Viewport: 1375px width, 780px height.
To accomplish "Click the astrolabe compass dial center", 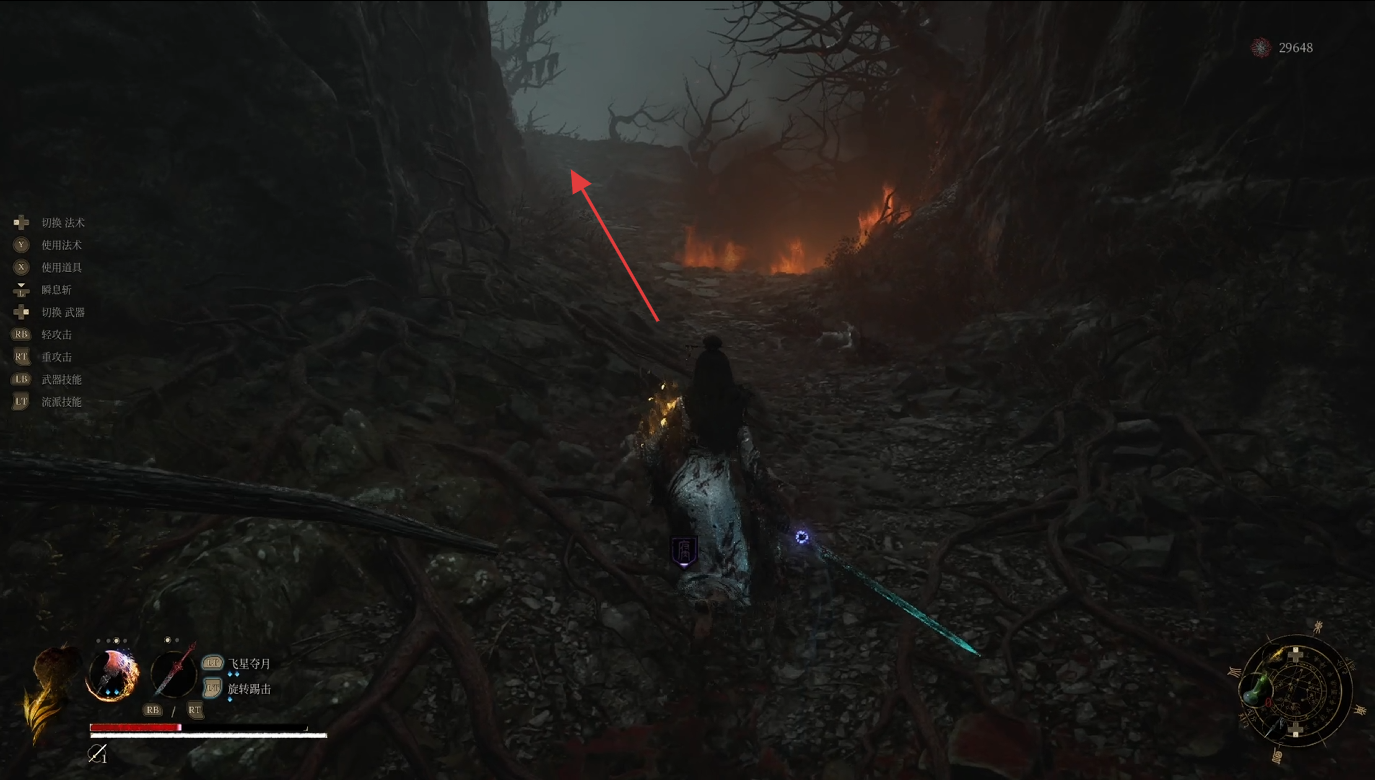I will (1296, 690).
